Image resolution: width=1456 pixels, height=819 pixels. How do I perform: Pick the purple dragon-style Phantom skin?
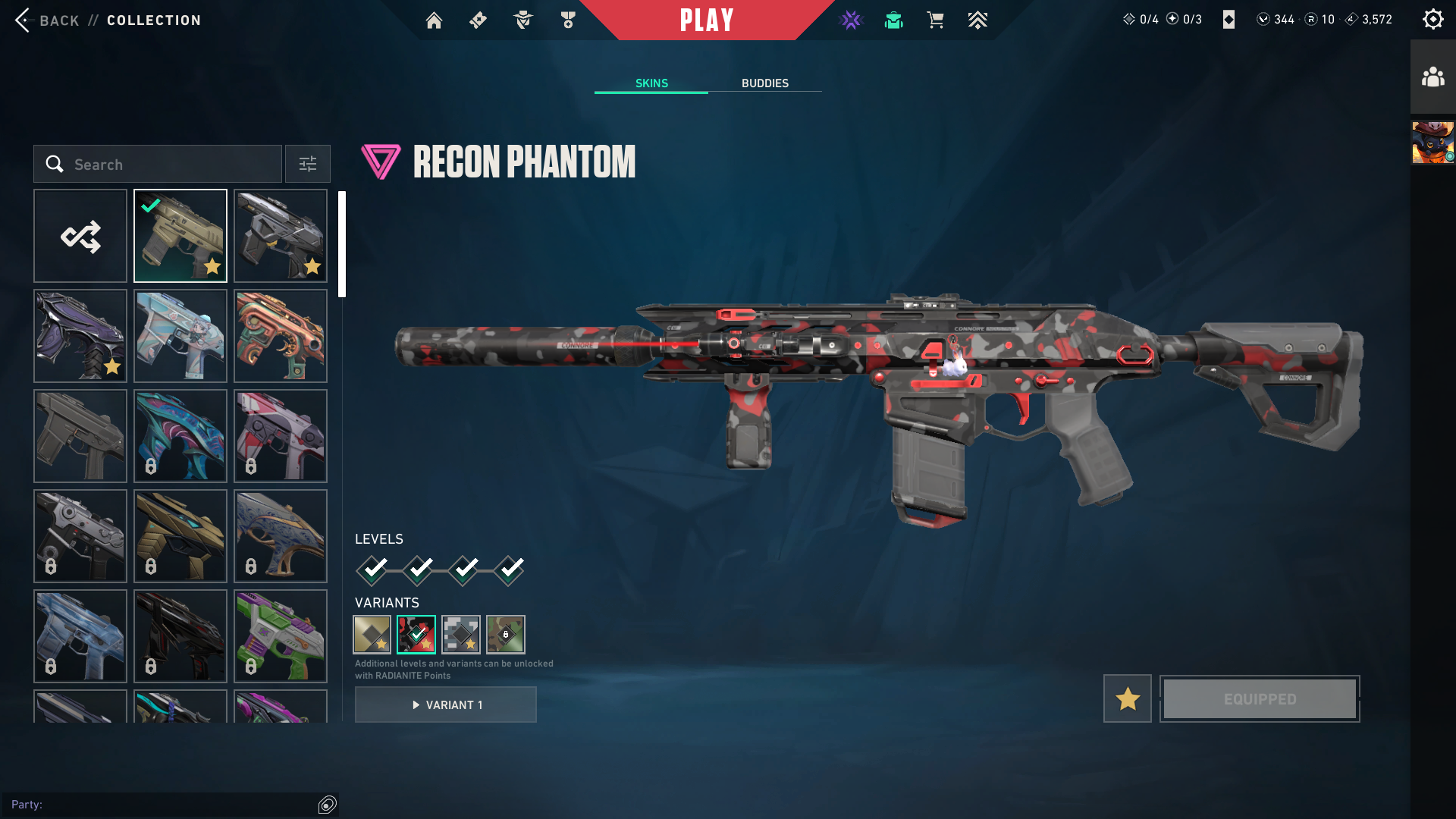click(x=80, y=336)
